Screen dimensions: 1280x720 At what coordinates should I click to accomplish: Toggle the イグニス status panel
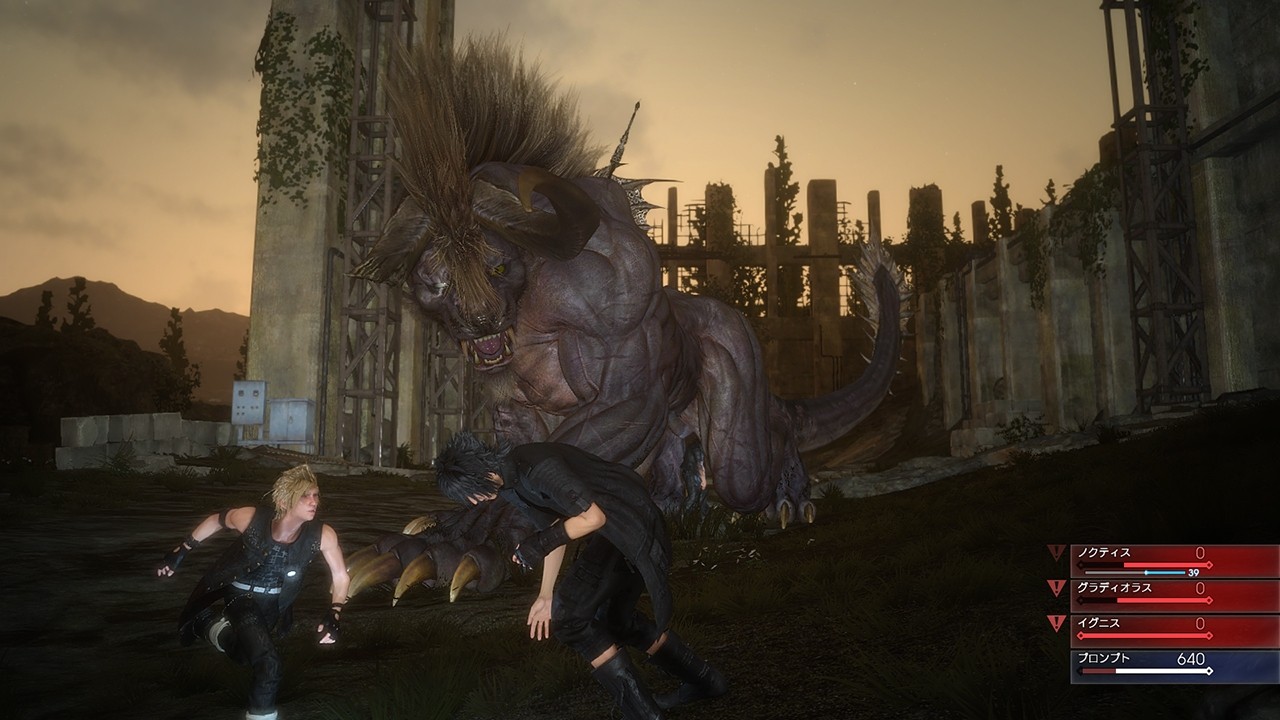pyautogui.click(x=1150, y=627)
